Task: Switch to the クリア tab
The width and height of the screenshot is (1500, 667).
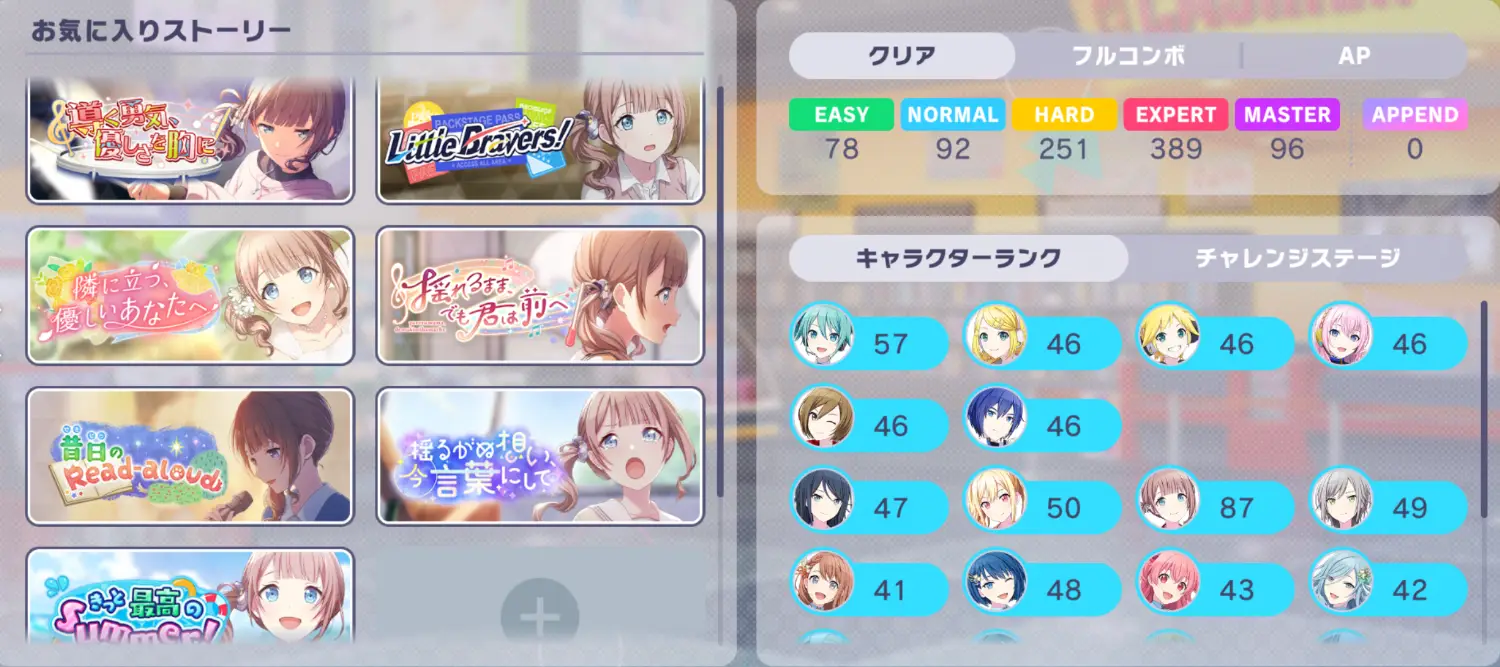Action: [x=901, y=56]
